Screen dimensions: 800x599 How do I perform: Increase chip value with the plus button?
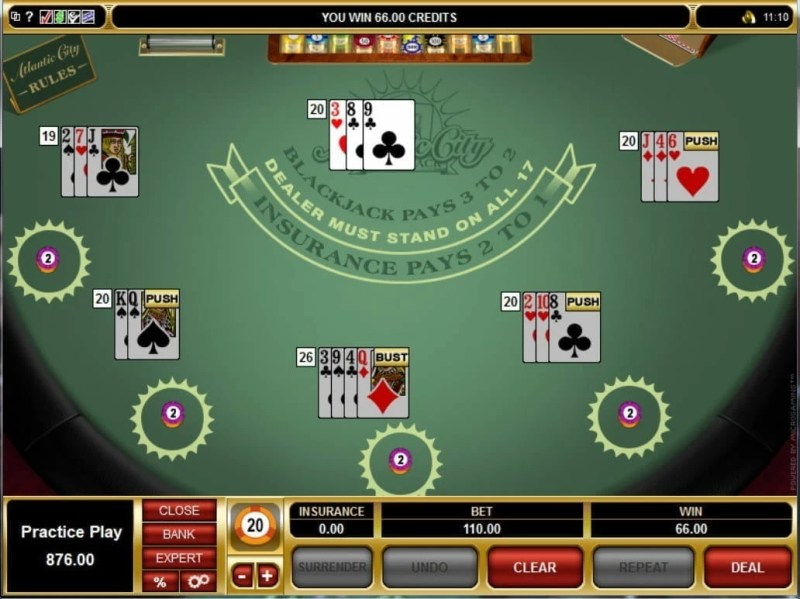(267, 575)
